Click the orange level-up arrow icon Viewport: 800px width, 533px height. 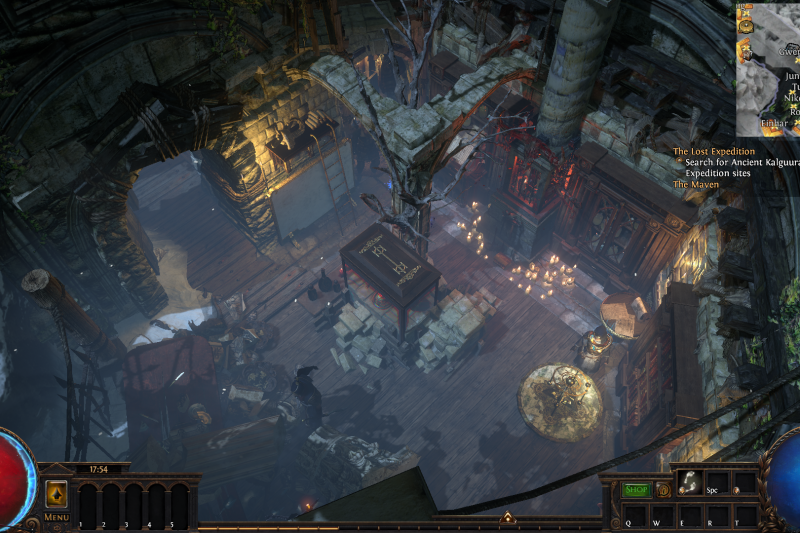click(x=56, y=494)
